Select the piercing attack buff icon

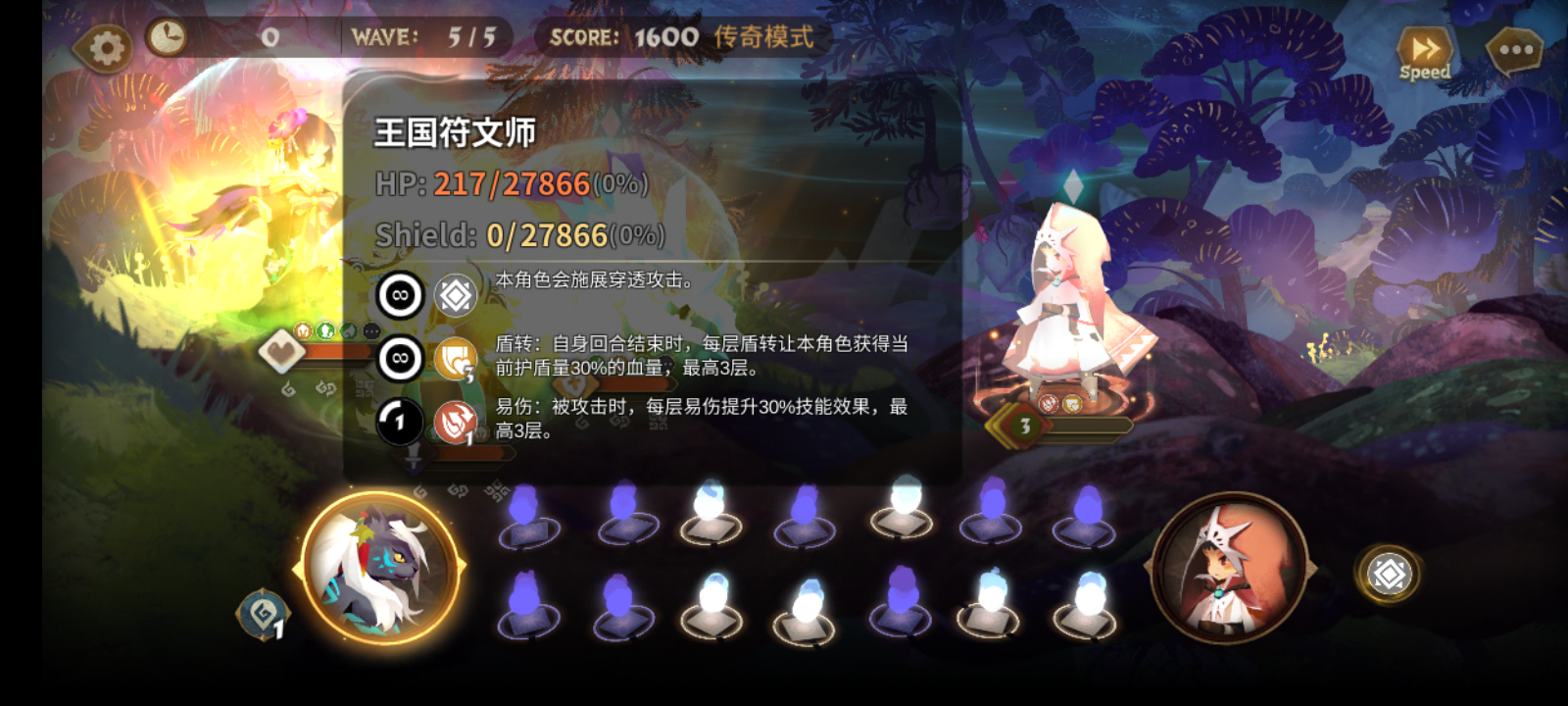click(454, 293)
